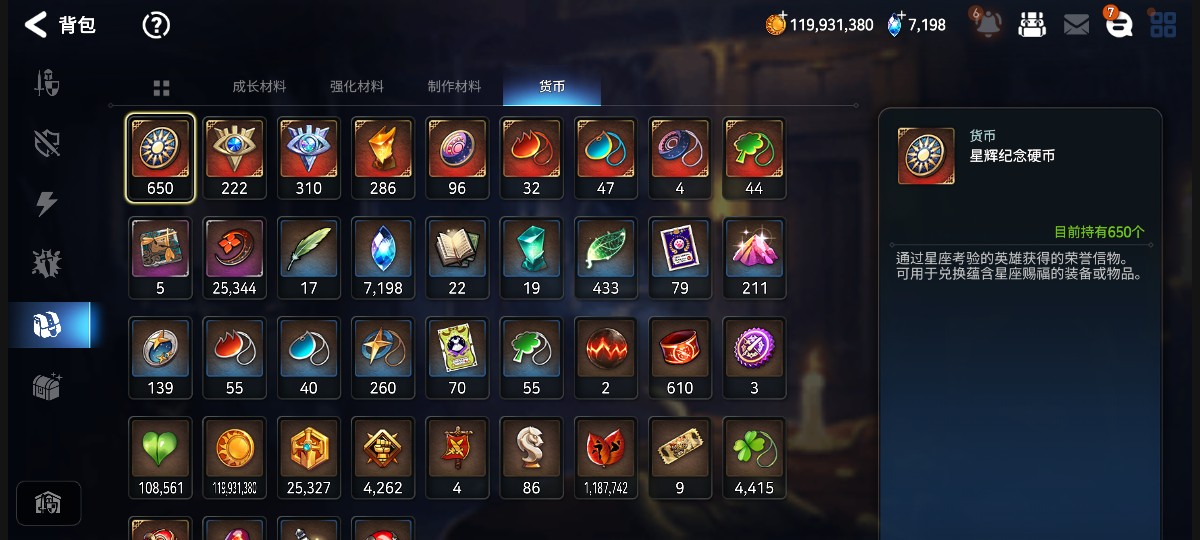Open the sword and shield equipment category
This screenshot has height=540, width=1200.
pyautogui.click(x=47, y=83)
